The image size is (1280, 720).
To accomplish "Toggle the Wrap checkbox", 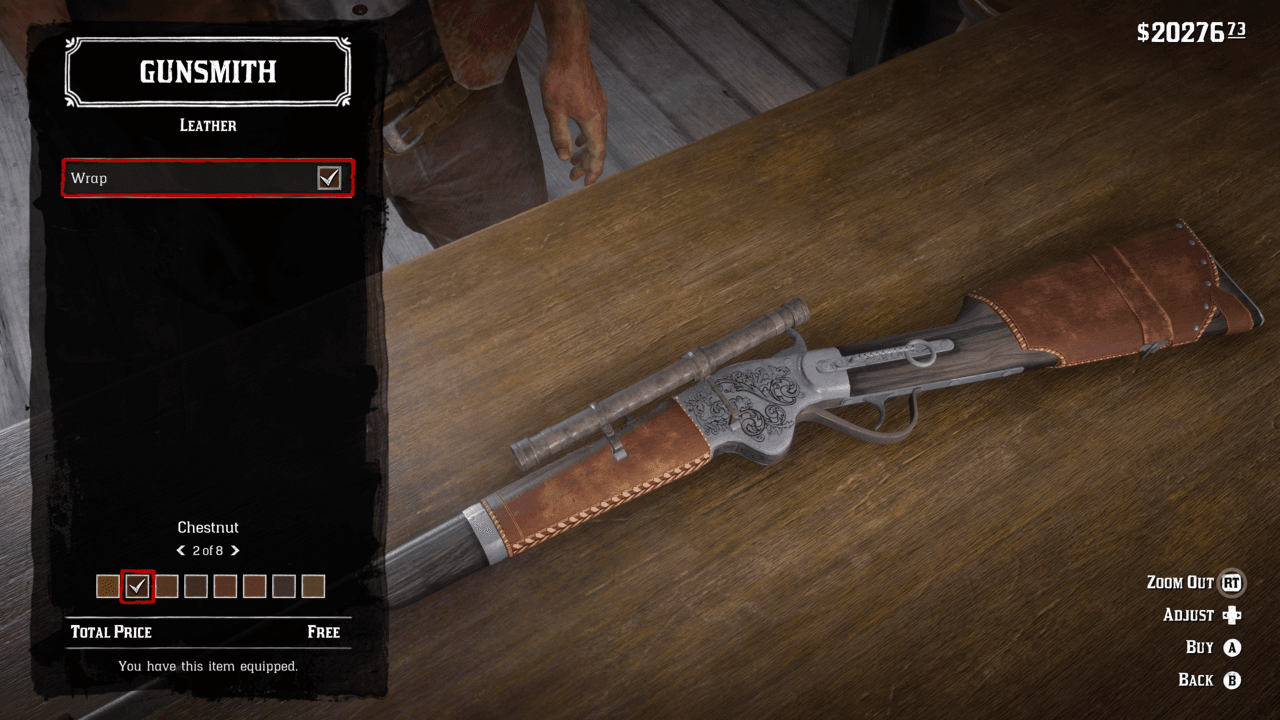I will coord(329,178).
